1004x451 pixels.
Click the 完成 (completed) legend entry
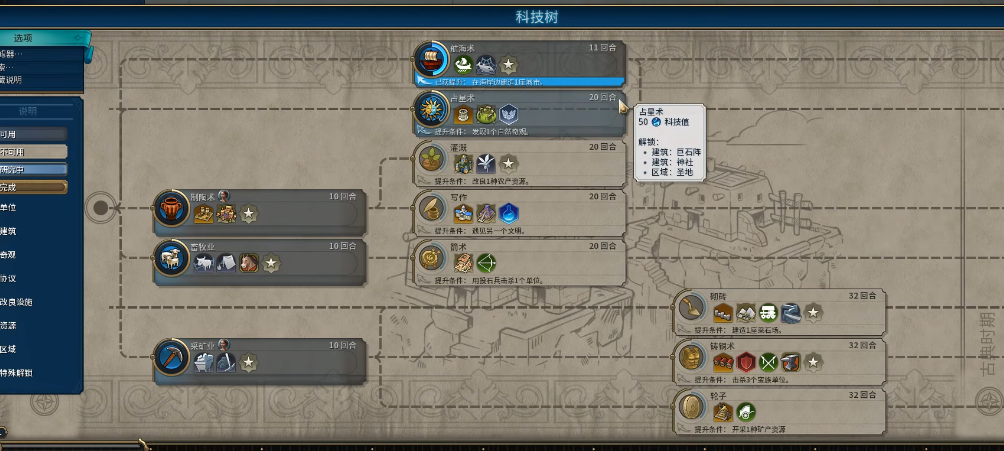click(32, 186)
